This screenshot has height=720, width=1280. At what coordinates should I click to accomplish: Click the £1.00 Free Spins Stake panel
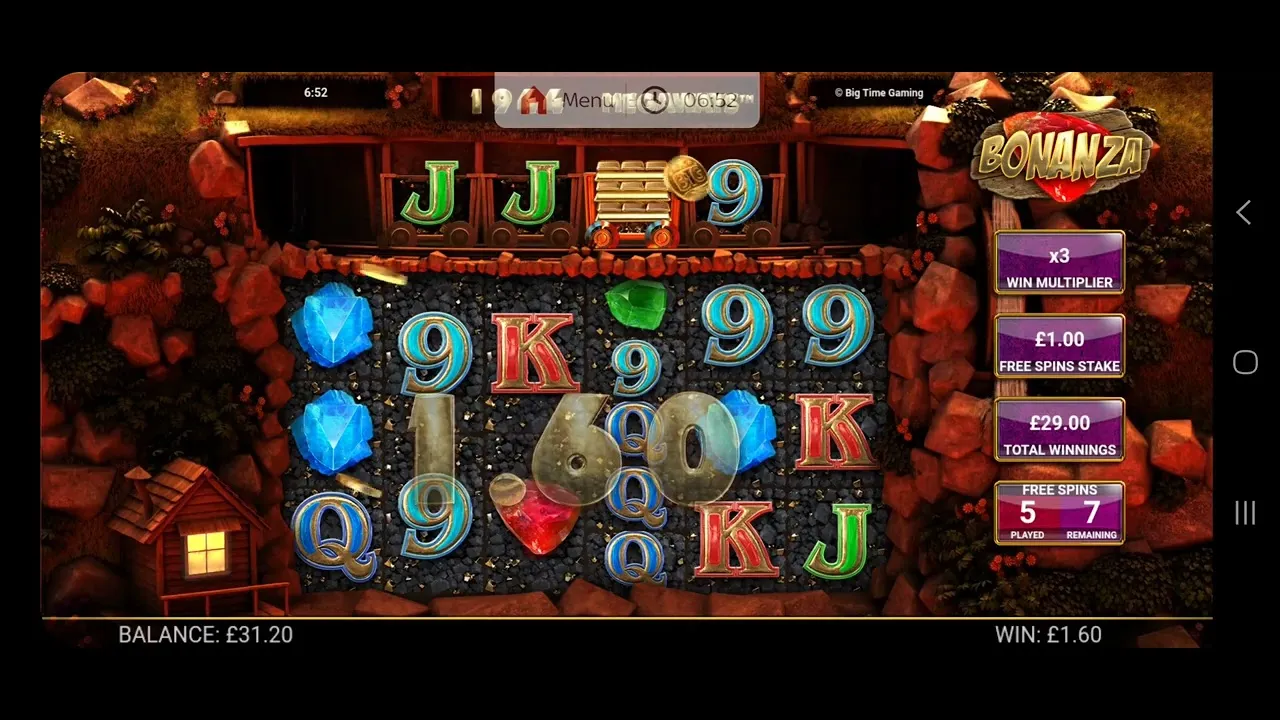click(1059, 346)
